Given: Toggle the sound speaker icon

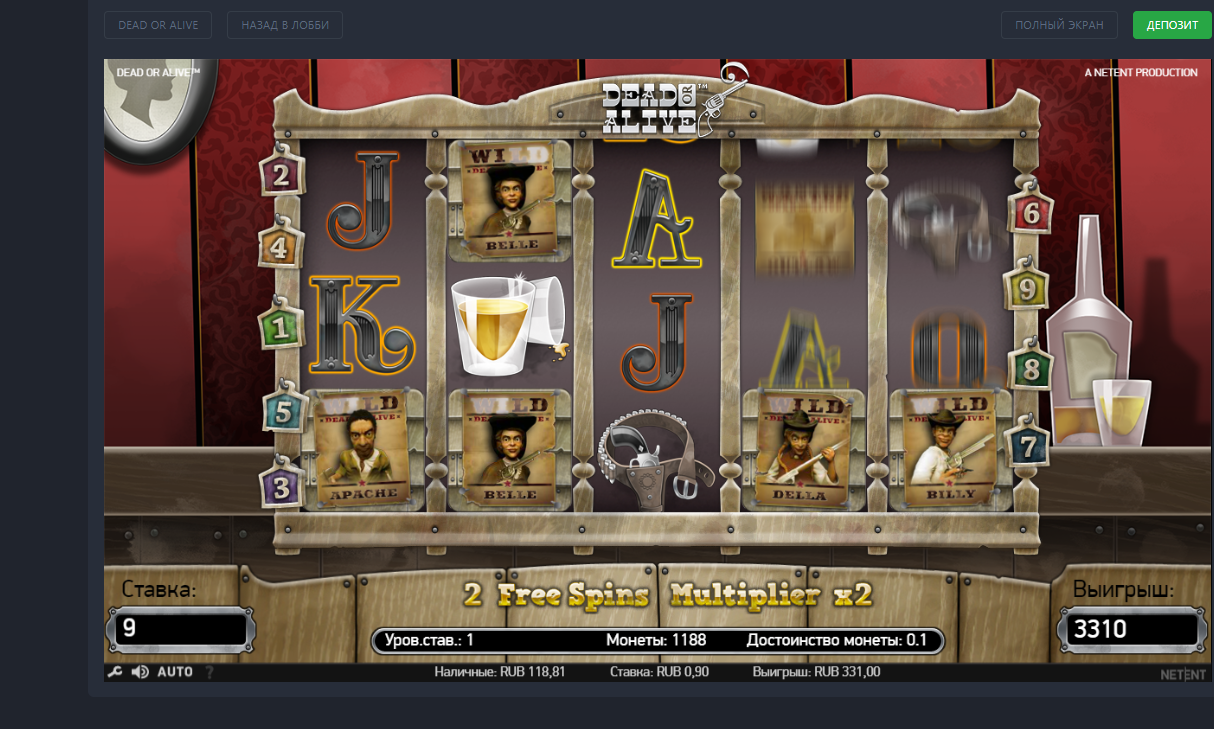Looking at the screenshot, I should click(x=140, y=672).
